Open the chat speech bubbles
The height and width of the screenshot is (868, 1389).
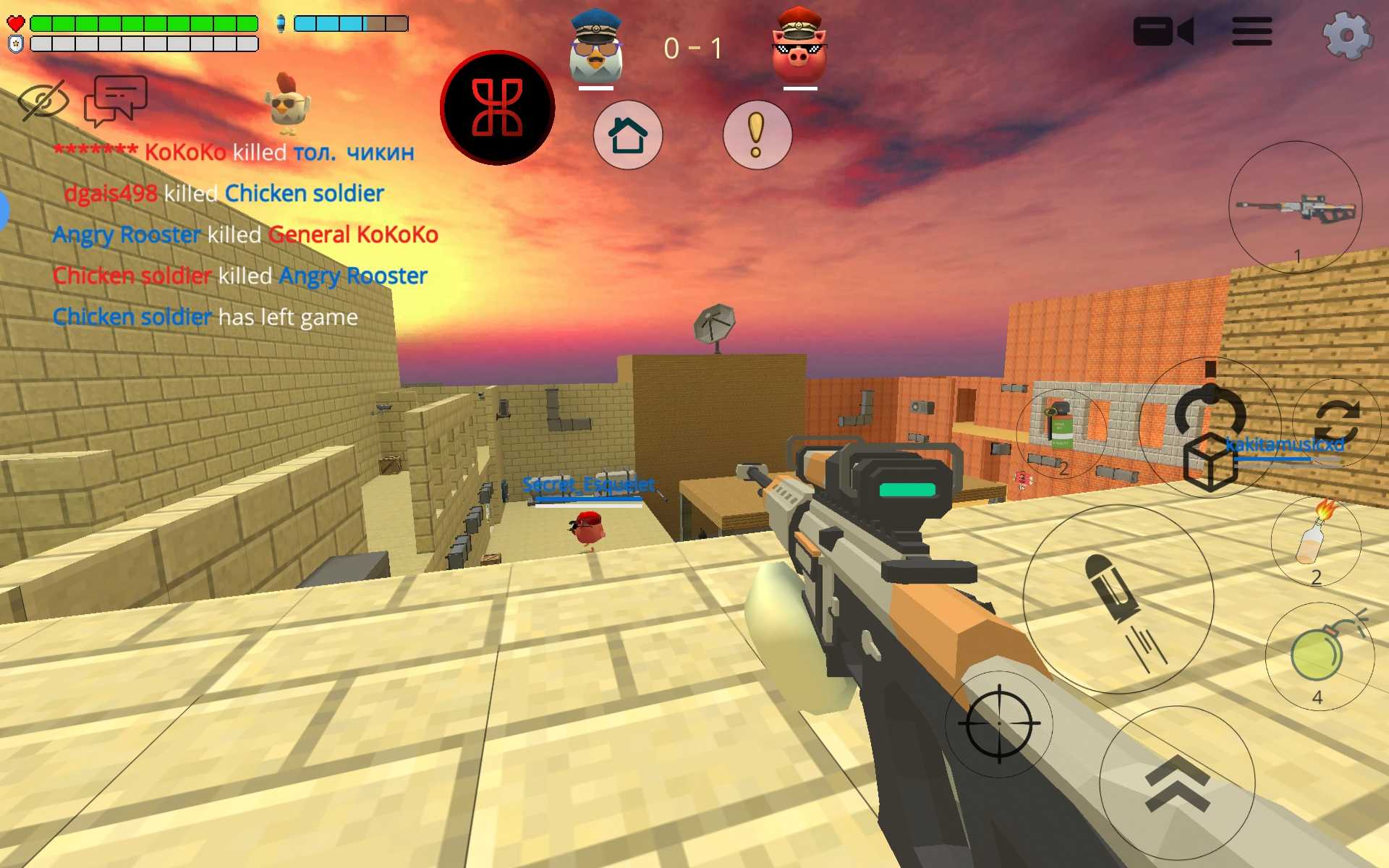pos(116,100)
